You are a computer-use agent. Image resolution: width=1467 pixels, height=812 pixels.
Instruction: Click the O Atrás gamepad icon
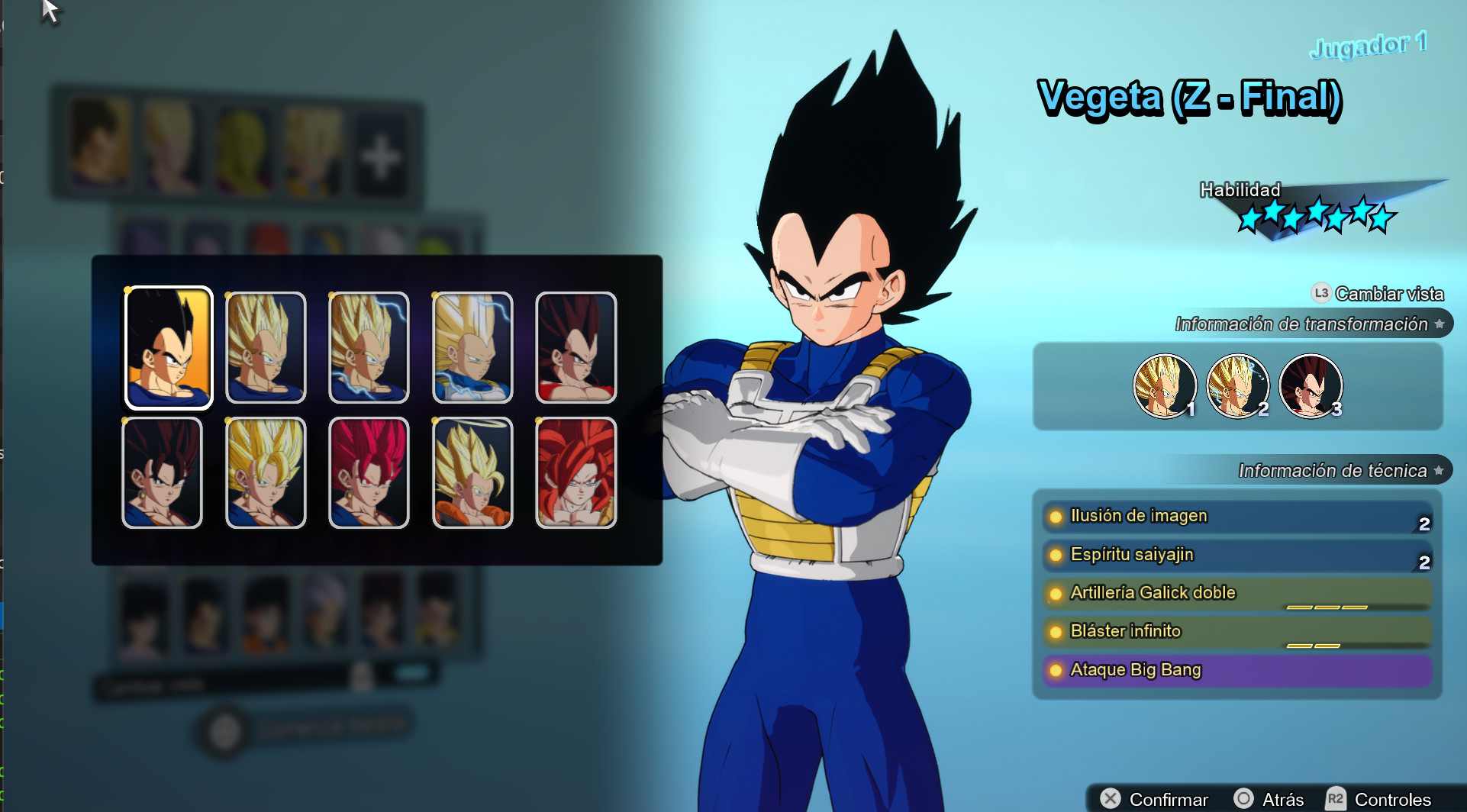click(x=1244, y=800)
